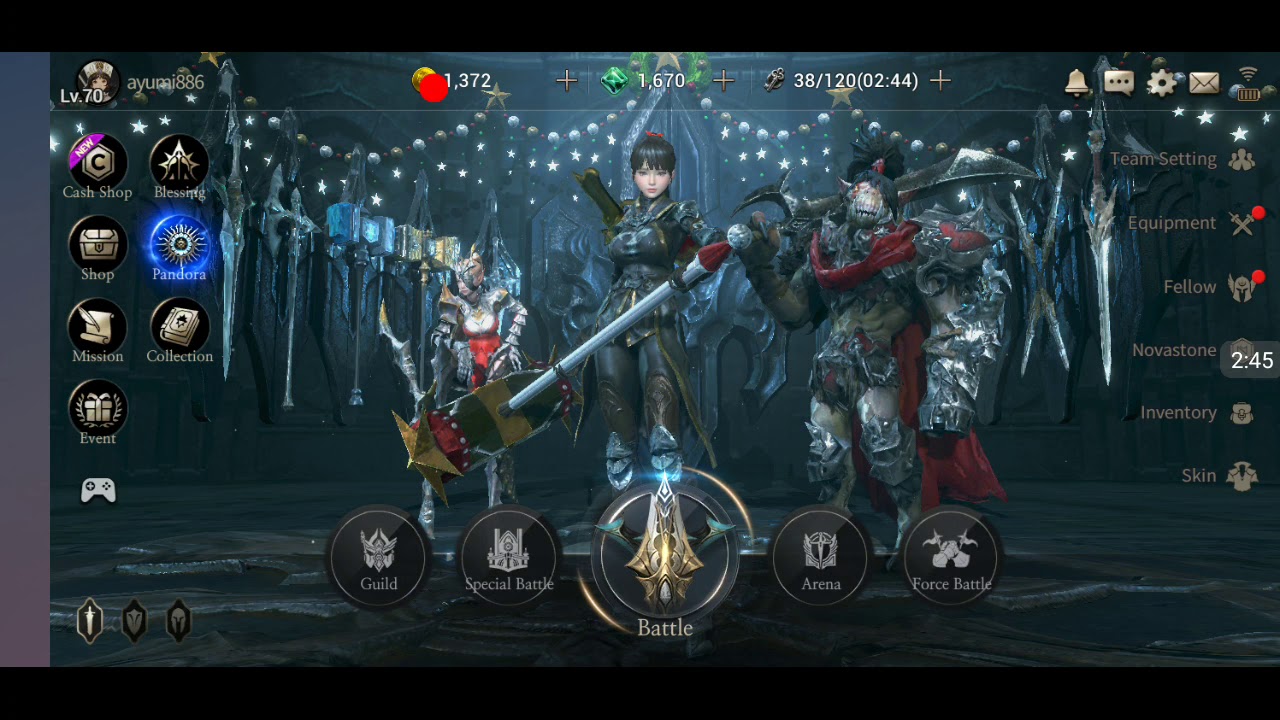Open the Collection book
Image resolution: width=1280 pixels, height=720 pixels.
click(179, 329)
